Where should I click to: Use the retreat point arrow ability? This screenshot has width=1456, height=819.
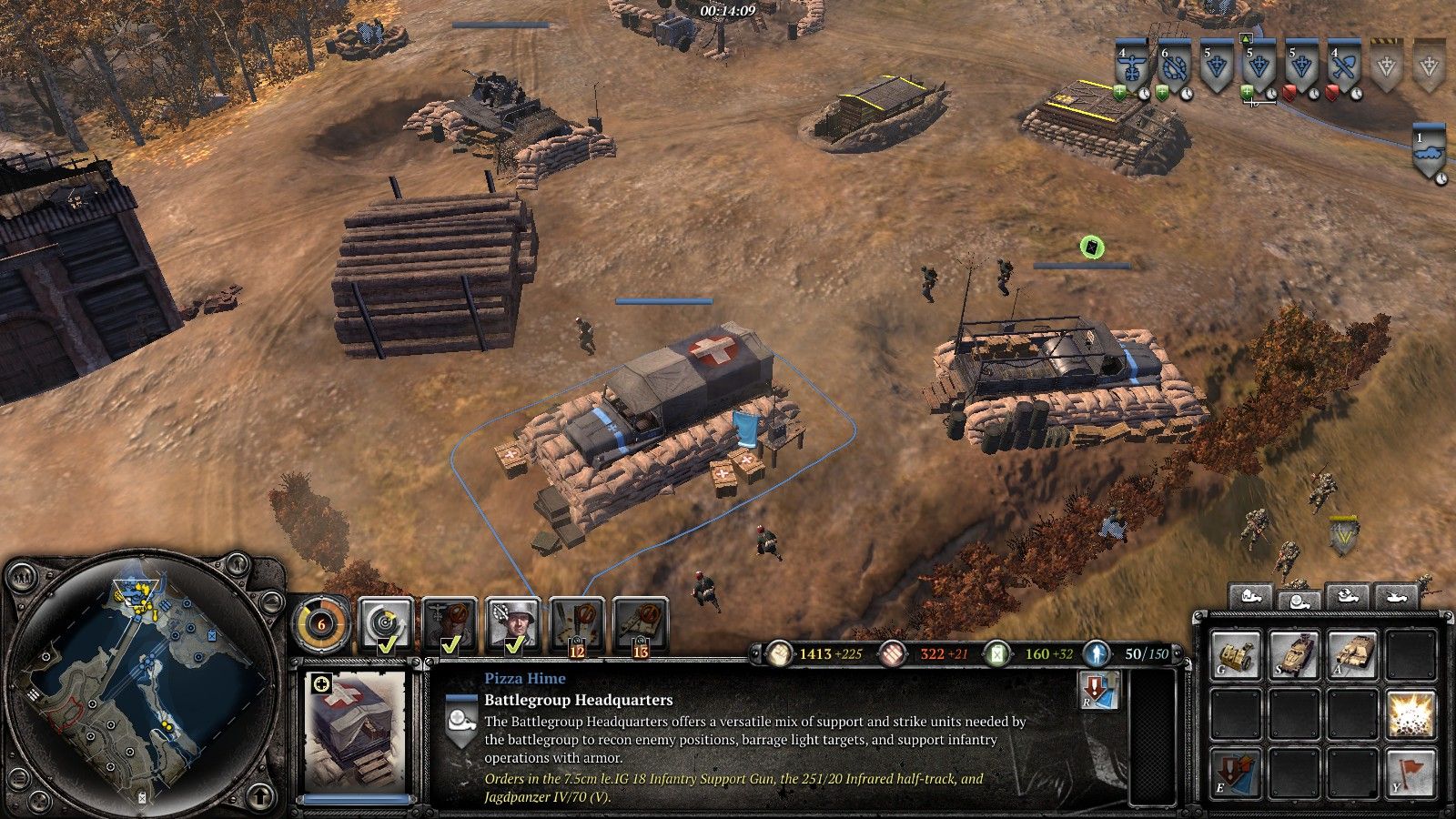(1237, 773)
